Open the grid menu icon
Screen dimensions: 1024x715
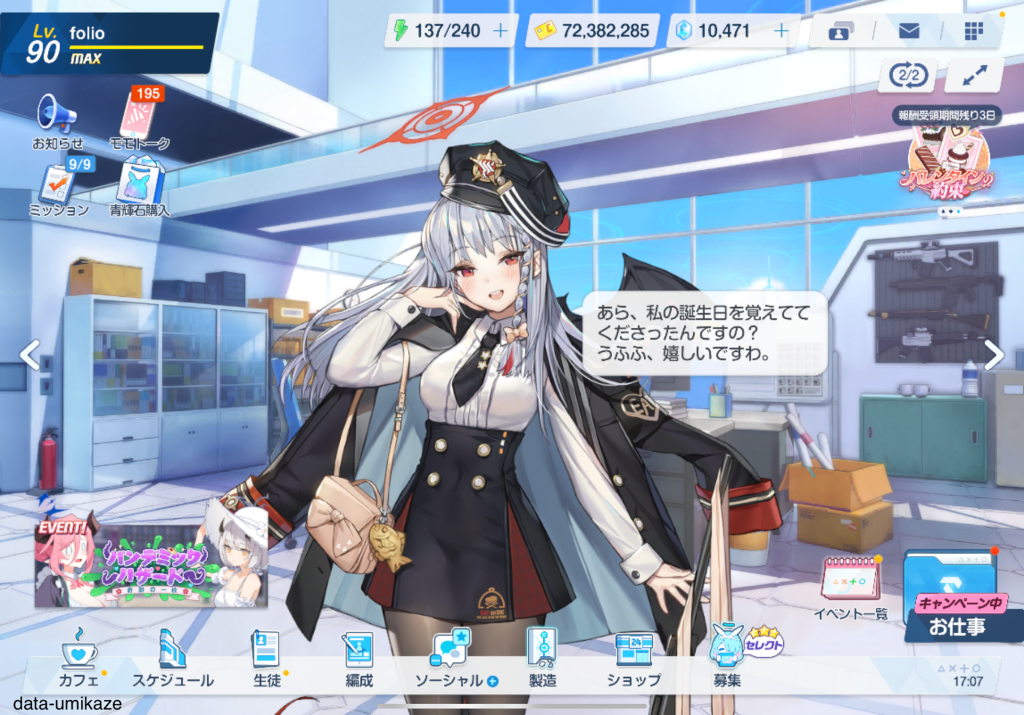[973, 31]
